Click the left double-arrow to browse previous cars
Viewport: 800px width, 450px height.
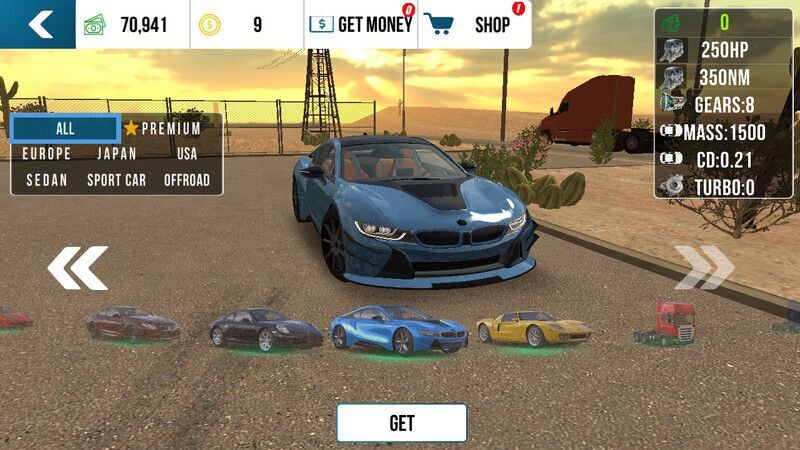pos(77,268)
